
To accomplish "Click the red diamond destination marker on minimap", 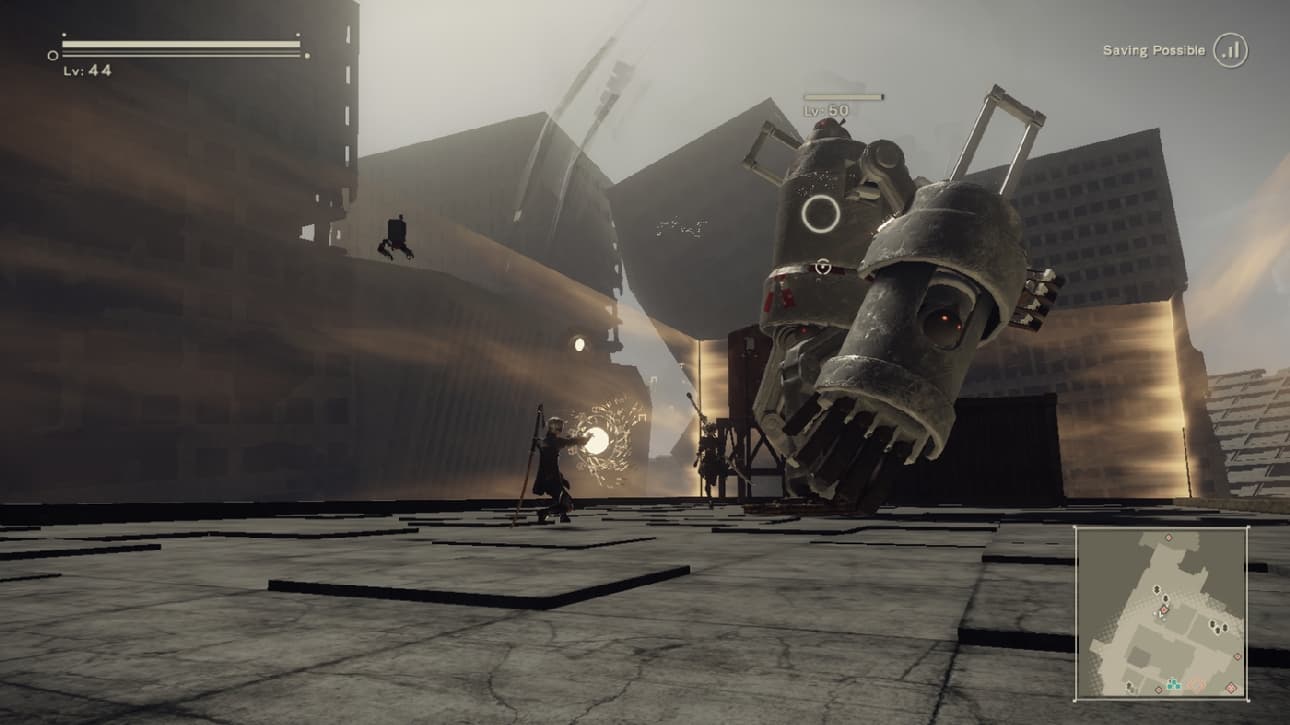I will 1163,609.
